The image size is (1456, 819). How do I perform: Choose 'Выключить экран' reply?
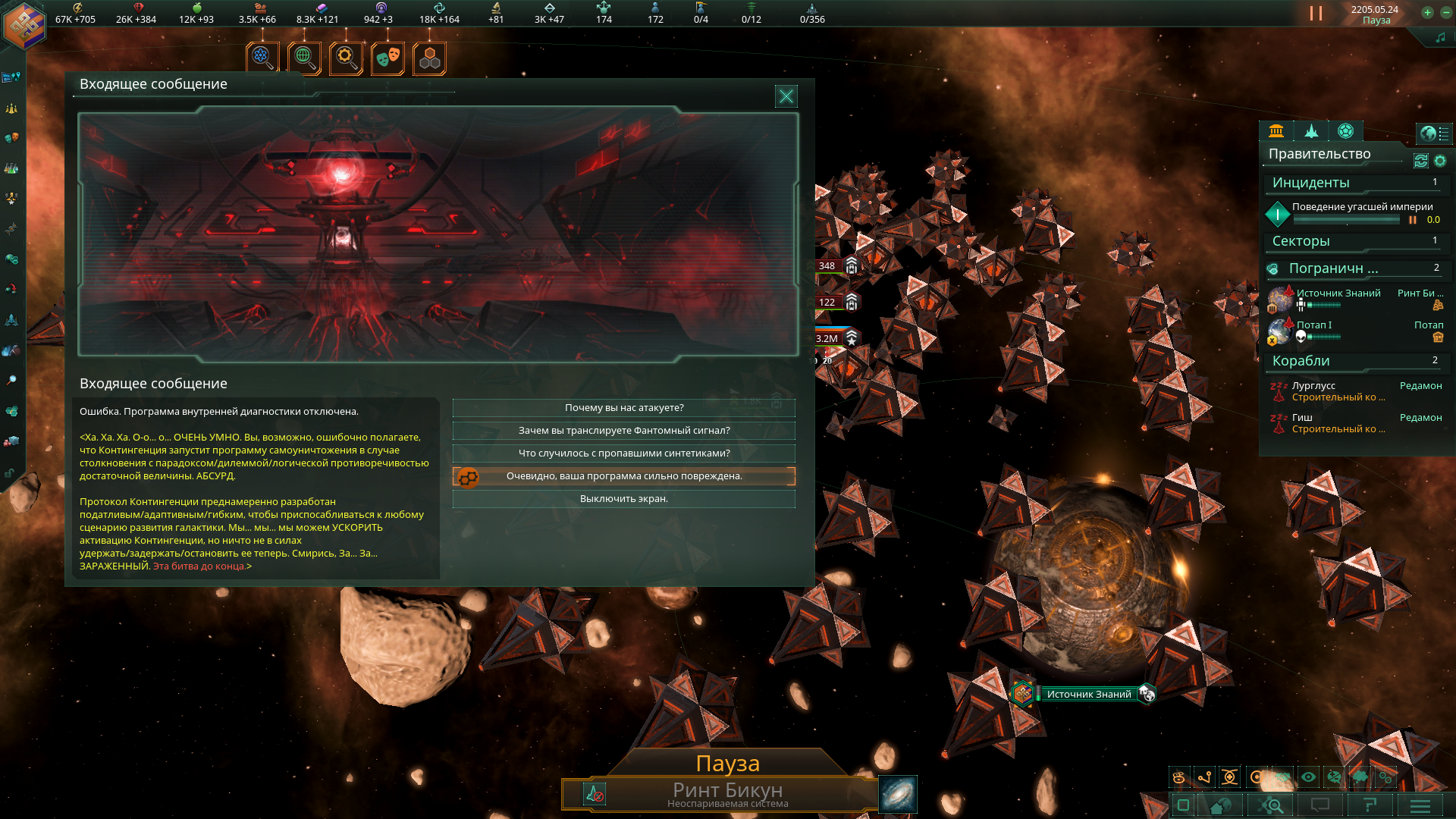[623, 499]
